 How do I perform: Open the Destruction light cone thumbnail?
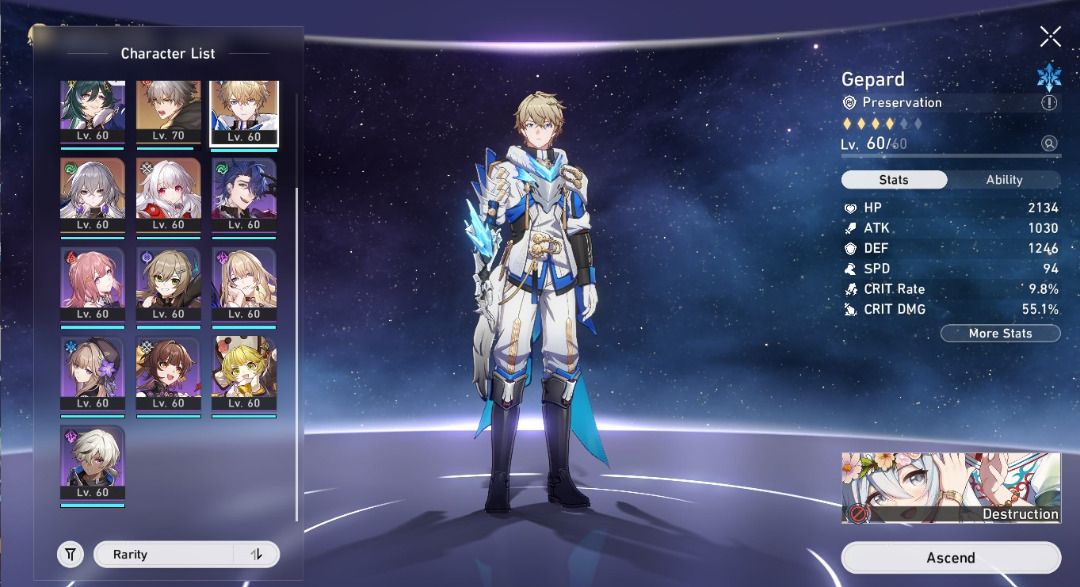tap(950, 487)
